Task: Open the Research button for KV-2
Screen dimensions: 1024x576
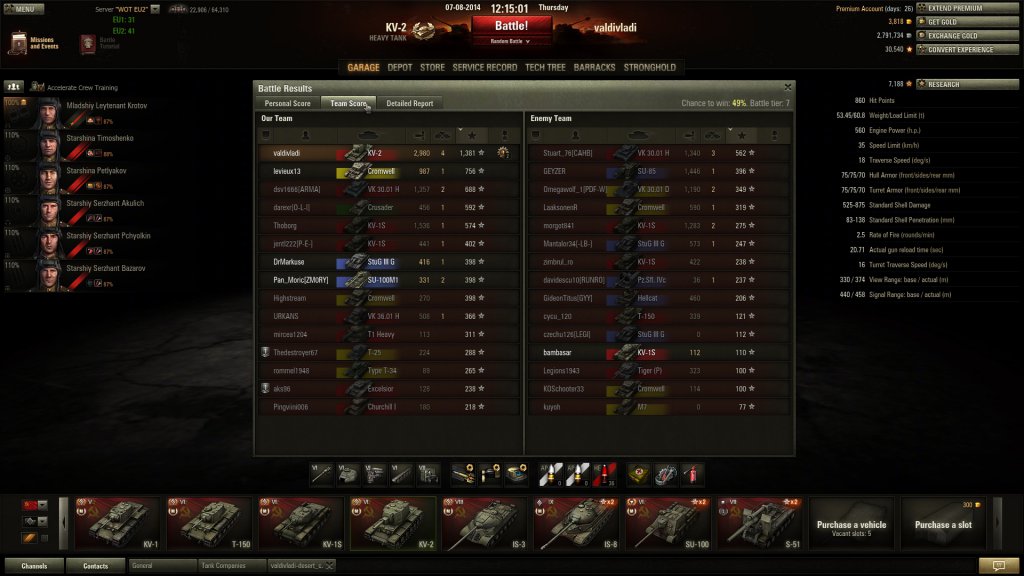Action: [x=963, y=84]
